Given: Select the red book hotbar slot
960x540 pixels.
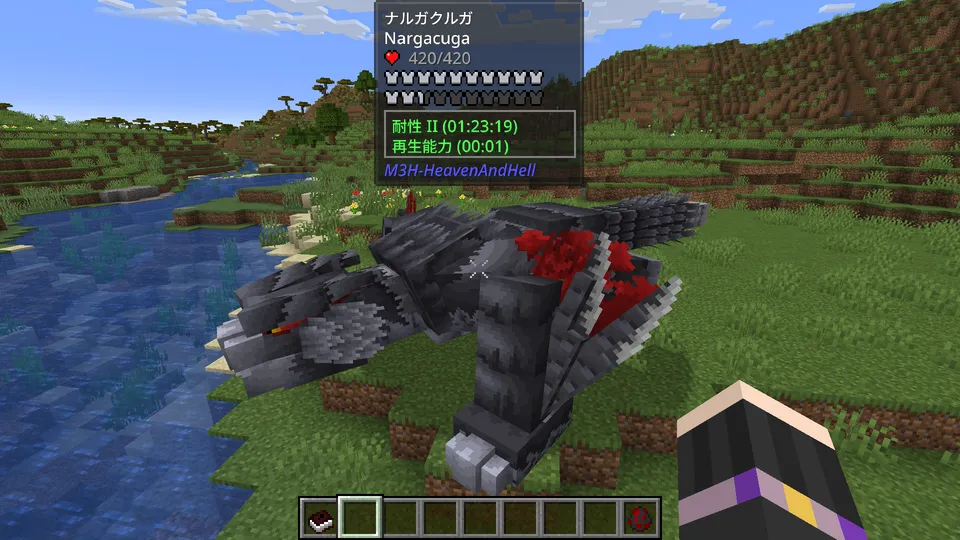Looking at the screenshot, I should pyautogui.click(x=318, y=518).
